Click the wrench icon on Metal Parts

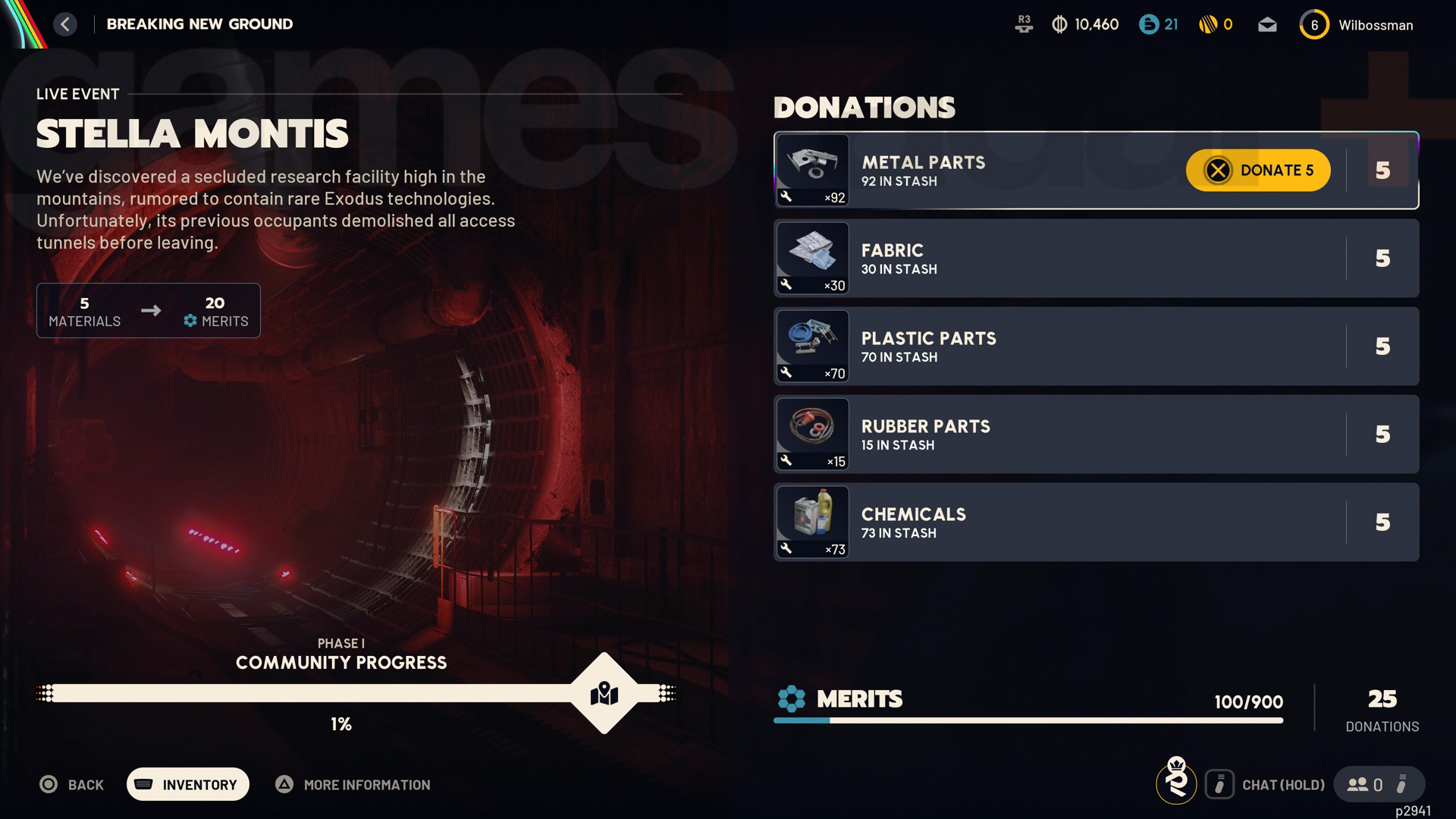[x=785, y=197]
